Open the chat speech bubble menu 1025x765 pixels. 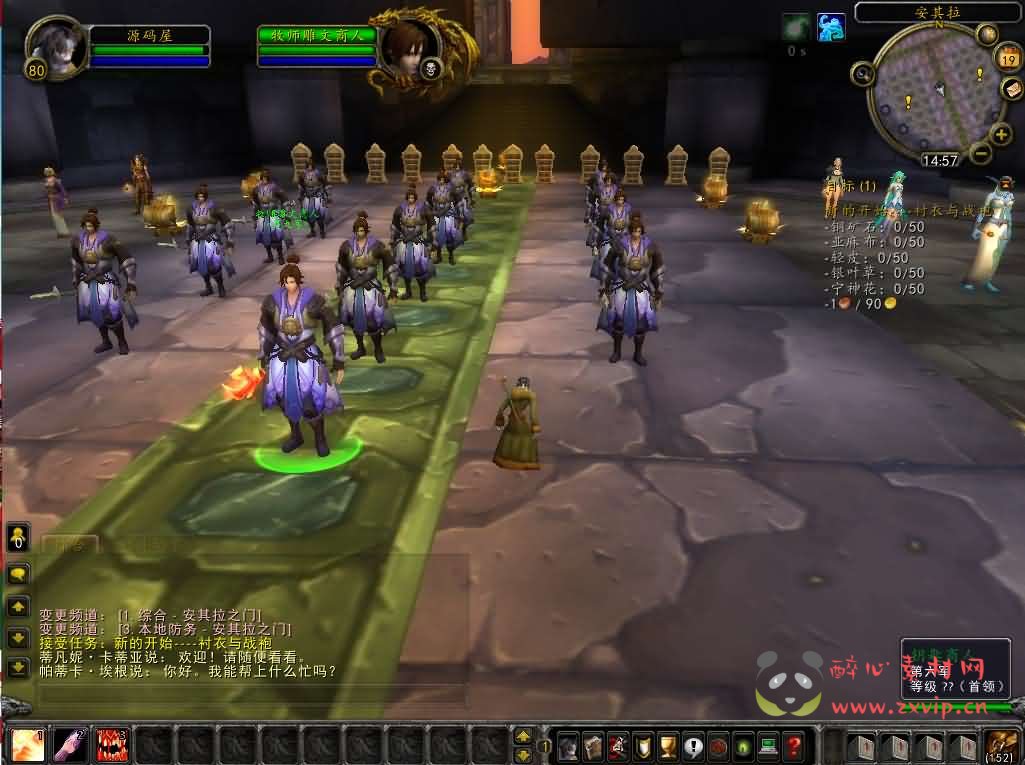19,574
